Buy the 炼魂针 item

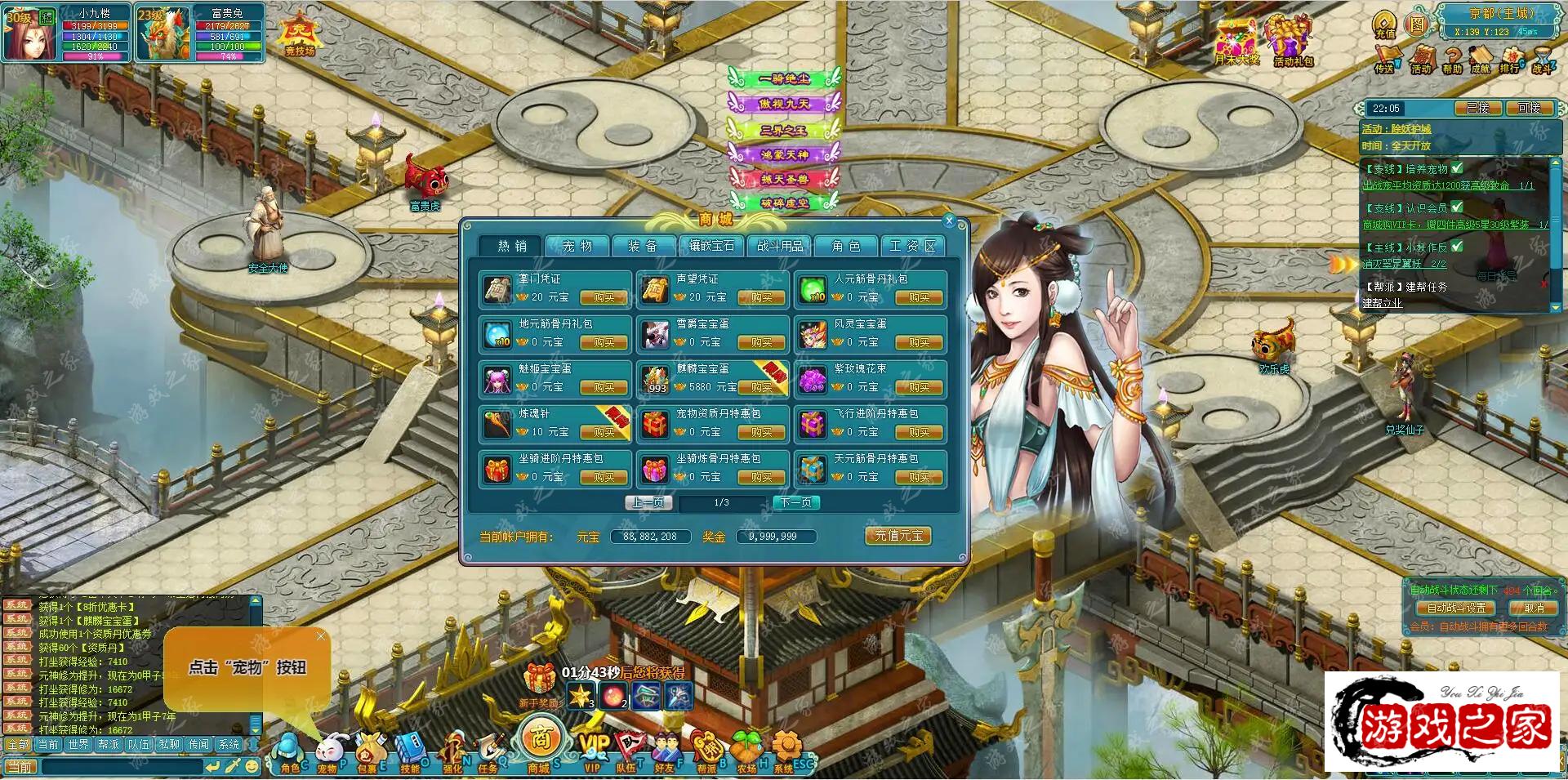[x=604, y=432]
